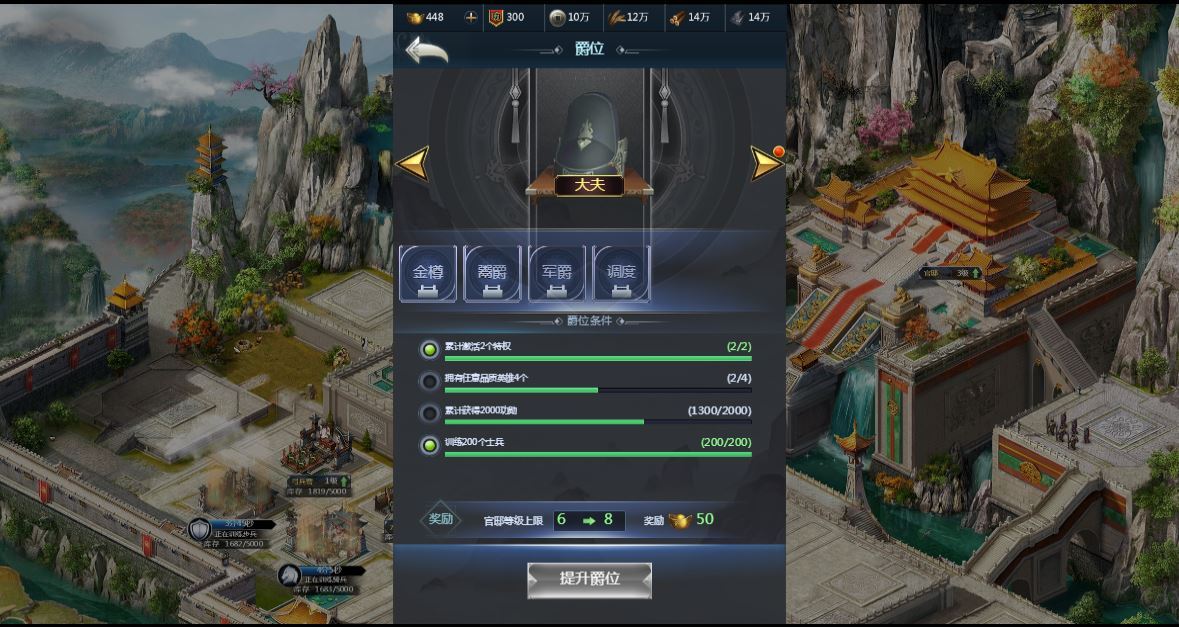Show the previous rank with left arrow

(x=412, y=163)
